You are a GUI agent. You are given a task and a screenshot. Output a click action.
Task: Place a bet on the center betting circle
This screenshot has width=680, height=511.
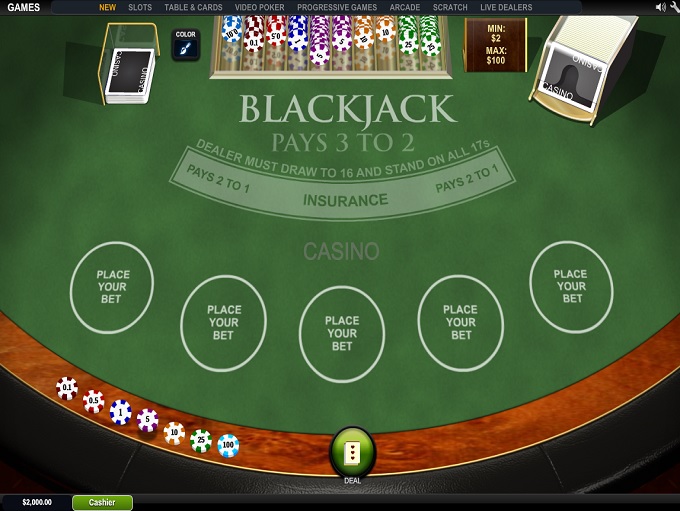(342, 333)
